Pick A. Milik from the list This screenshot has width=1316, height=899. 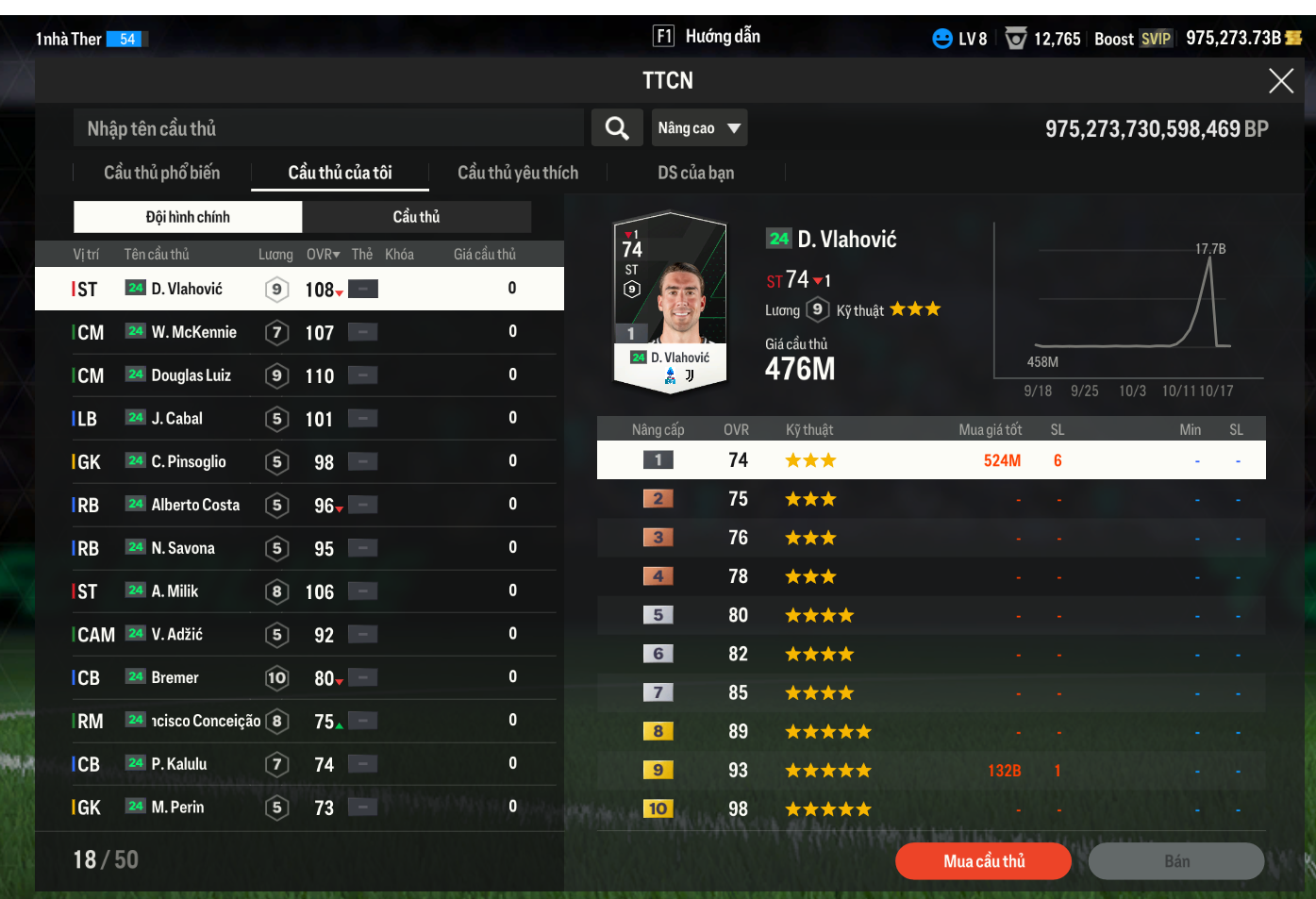tap(175, 591)
